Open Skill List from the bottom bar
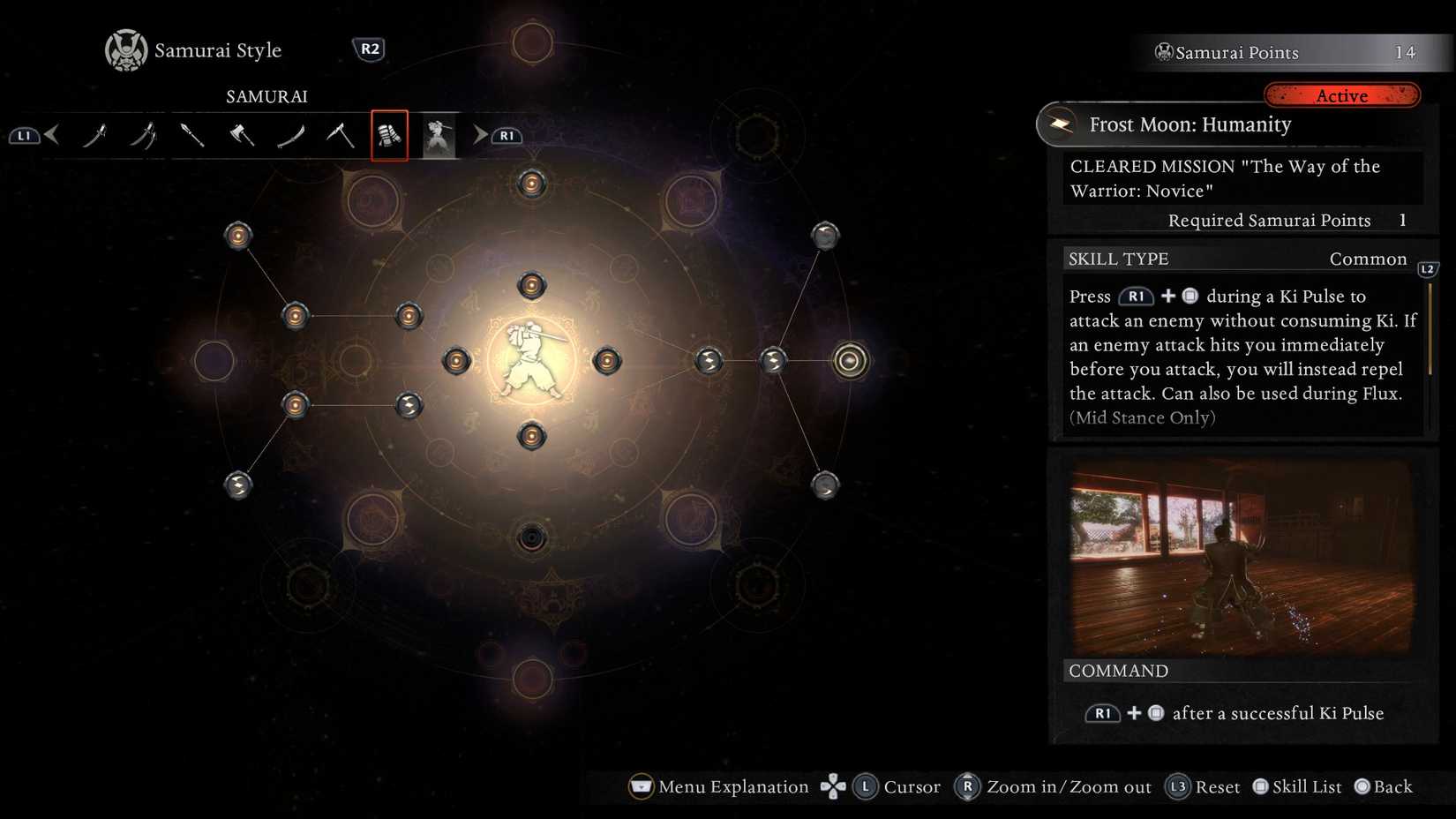The image size is (1456, 819). 1296,786
